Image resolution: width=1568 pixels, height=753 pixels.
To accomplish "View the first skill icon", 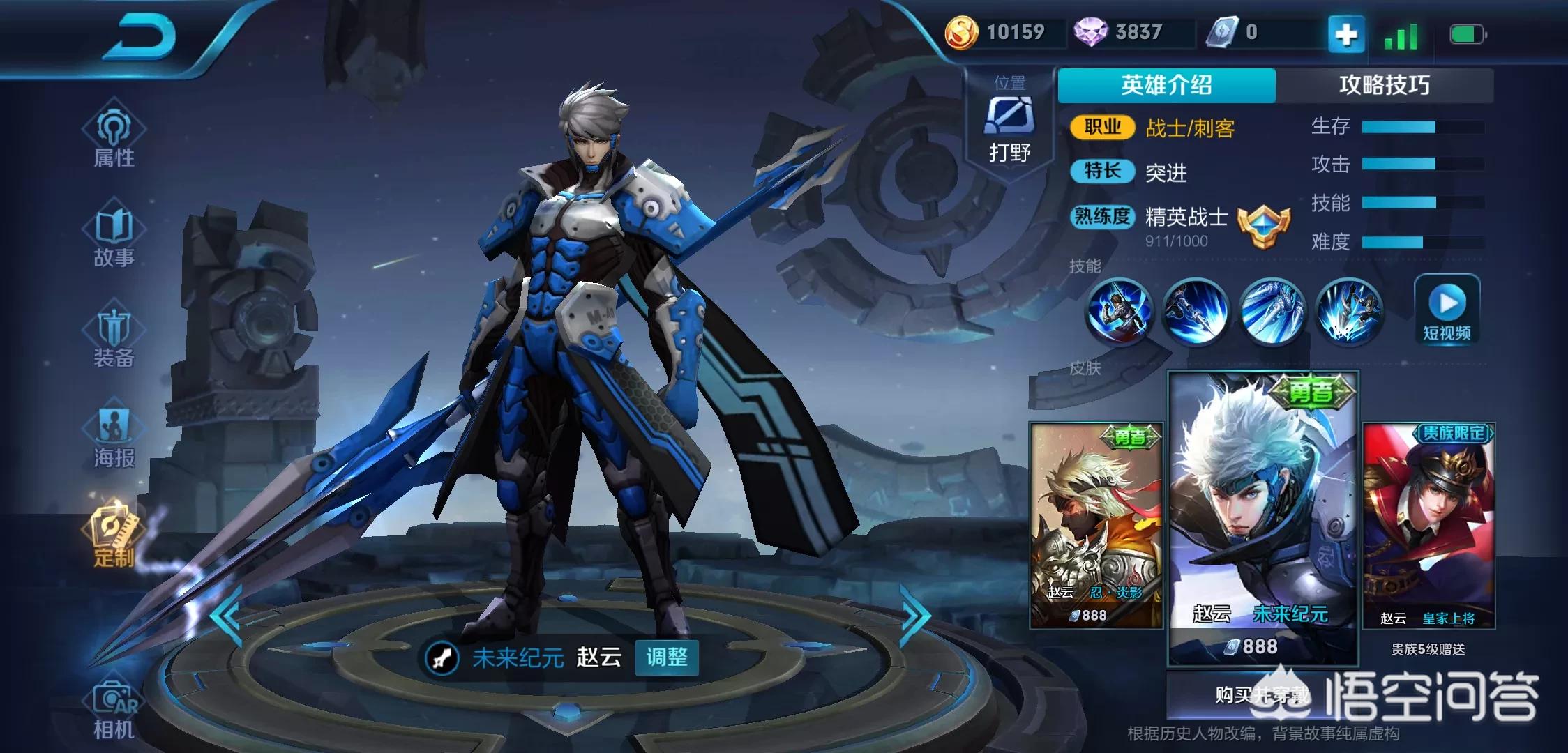I will point(1118,312).
